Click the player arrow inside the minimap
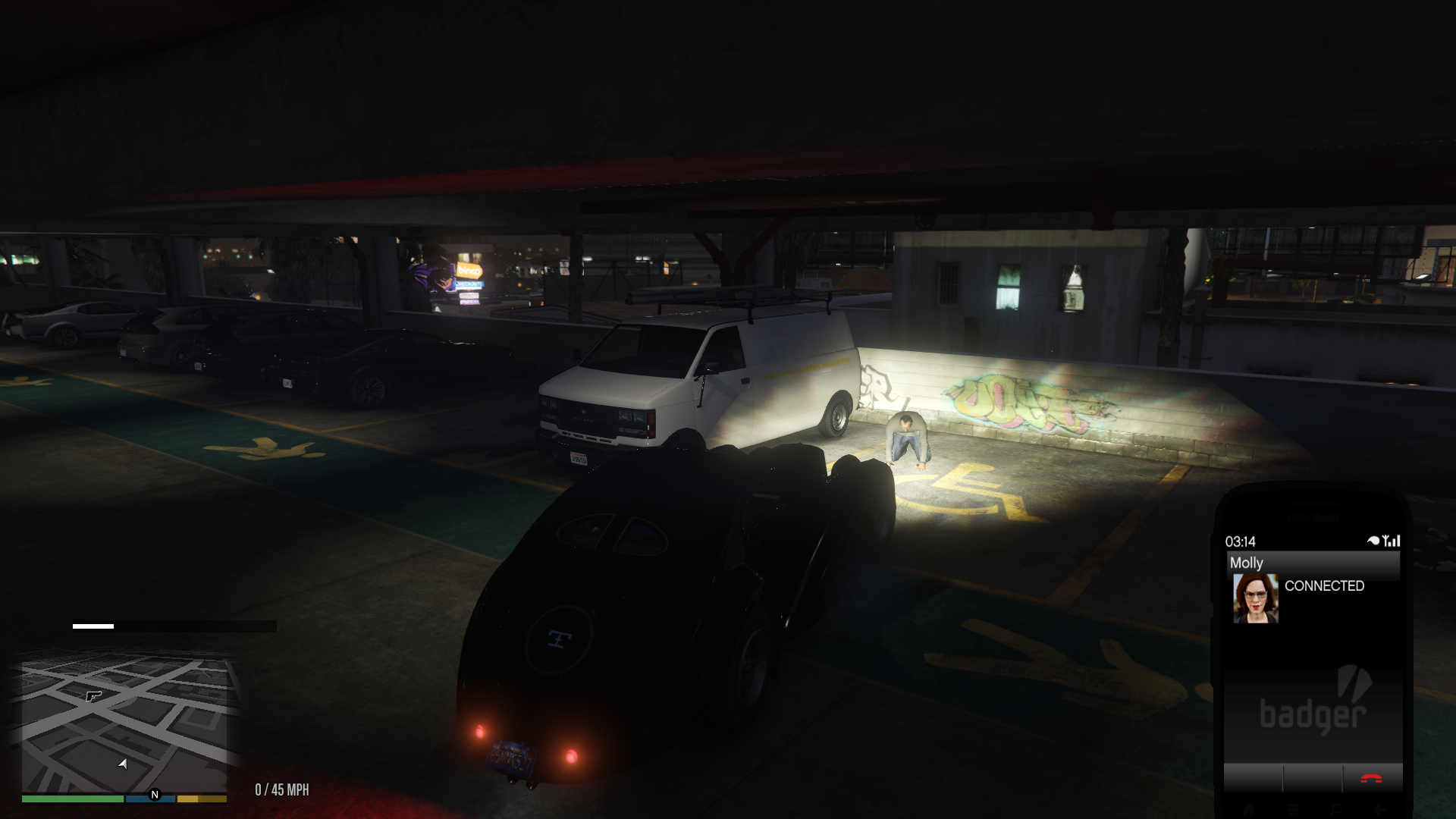Screen dimensions: 1456x819 pyautogui.click(x=122, y=765)
